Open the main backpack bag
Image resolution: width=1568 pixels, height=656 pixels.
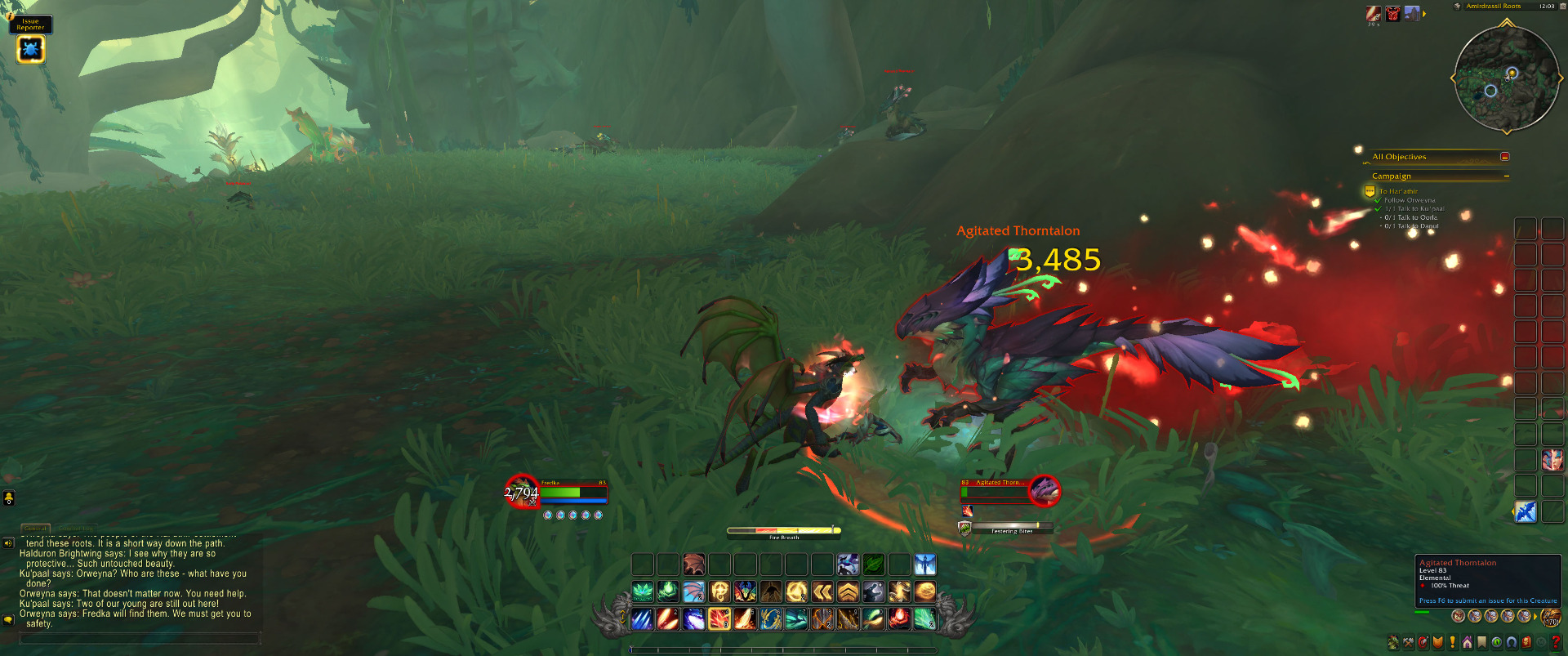point(1549,617)
